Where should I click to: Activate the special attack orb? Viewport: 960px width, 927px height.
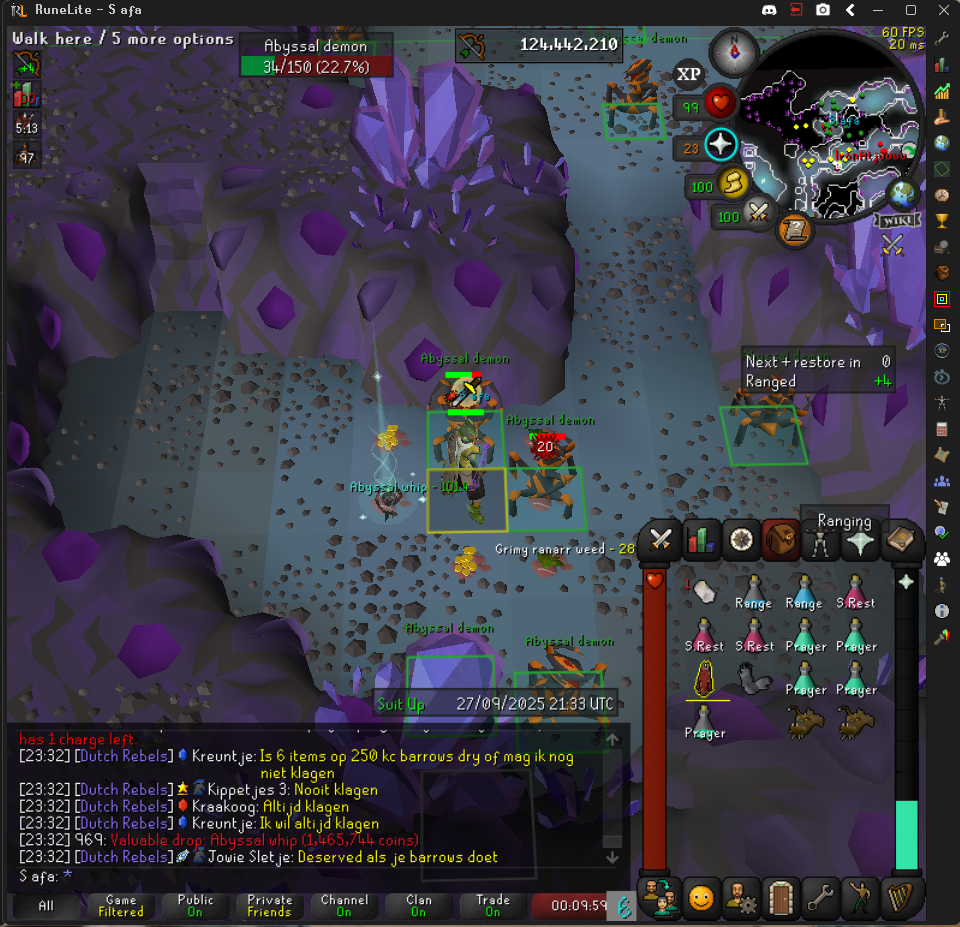[757, 212]
